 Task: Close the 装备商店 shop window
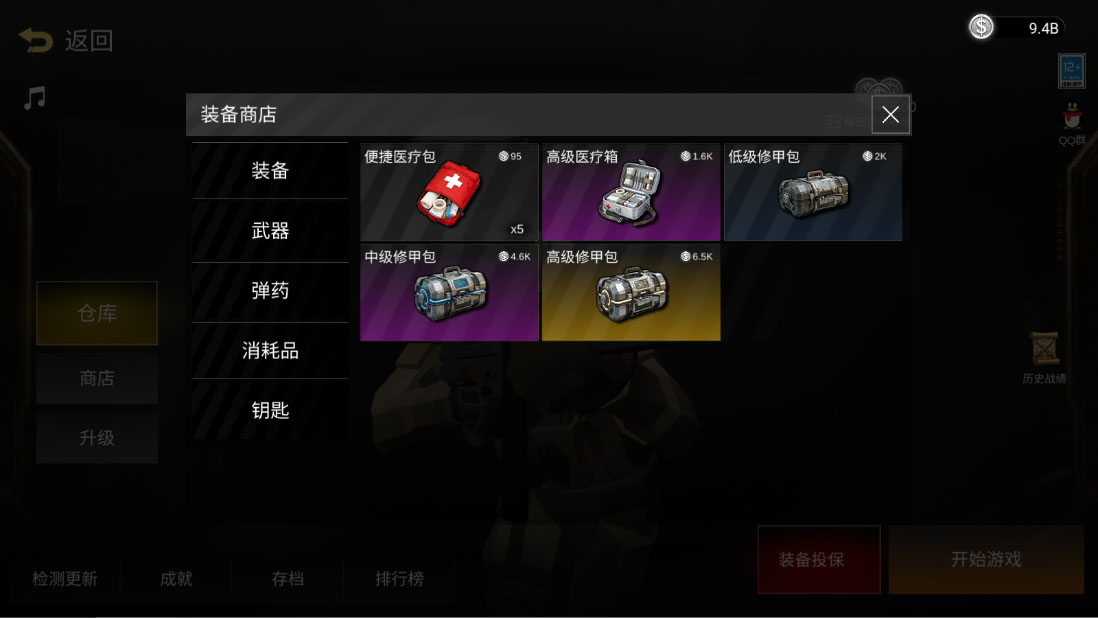[890, 115]
